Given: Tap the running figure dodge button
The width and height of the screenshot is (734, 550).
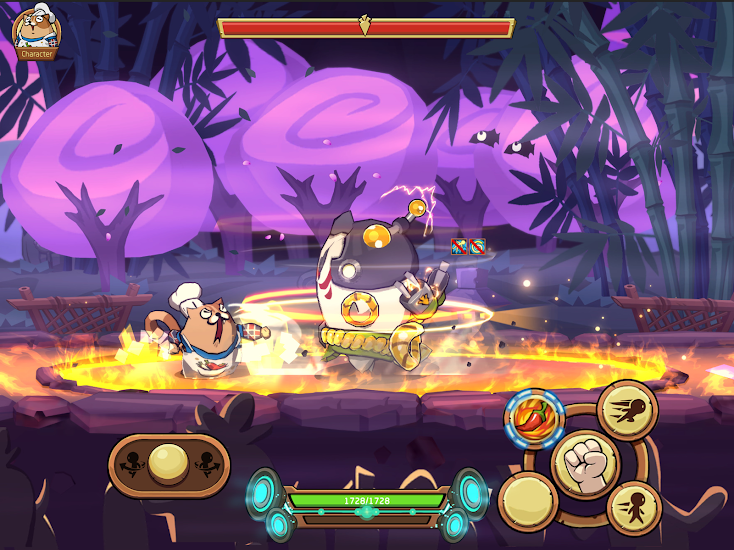Looking at the screenshot, I should tap(634, 507).
